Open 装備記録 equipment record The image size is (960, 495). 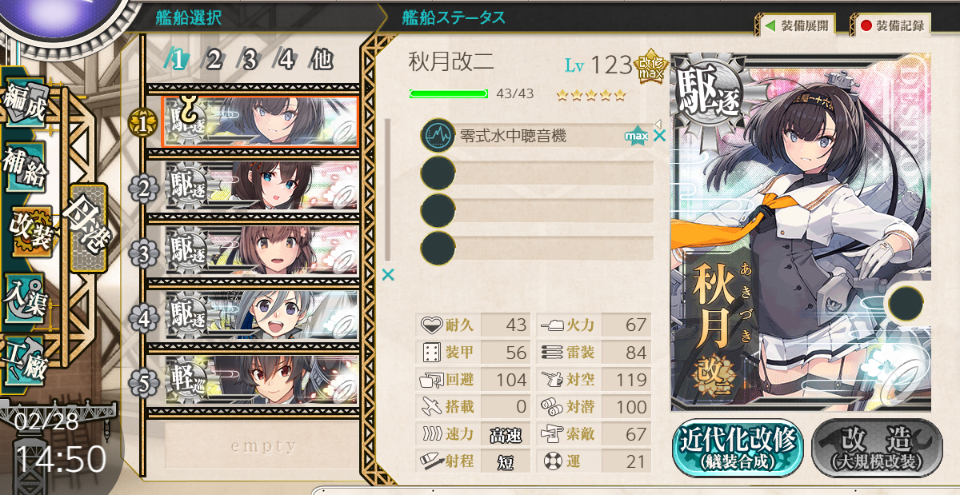click(893, 25)
